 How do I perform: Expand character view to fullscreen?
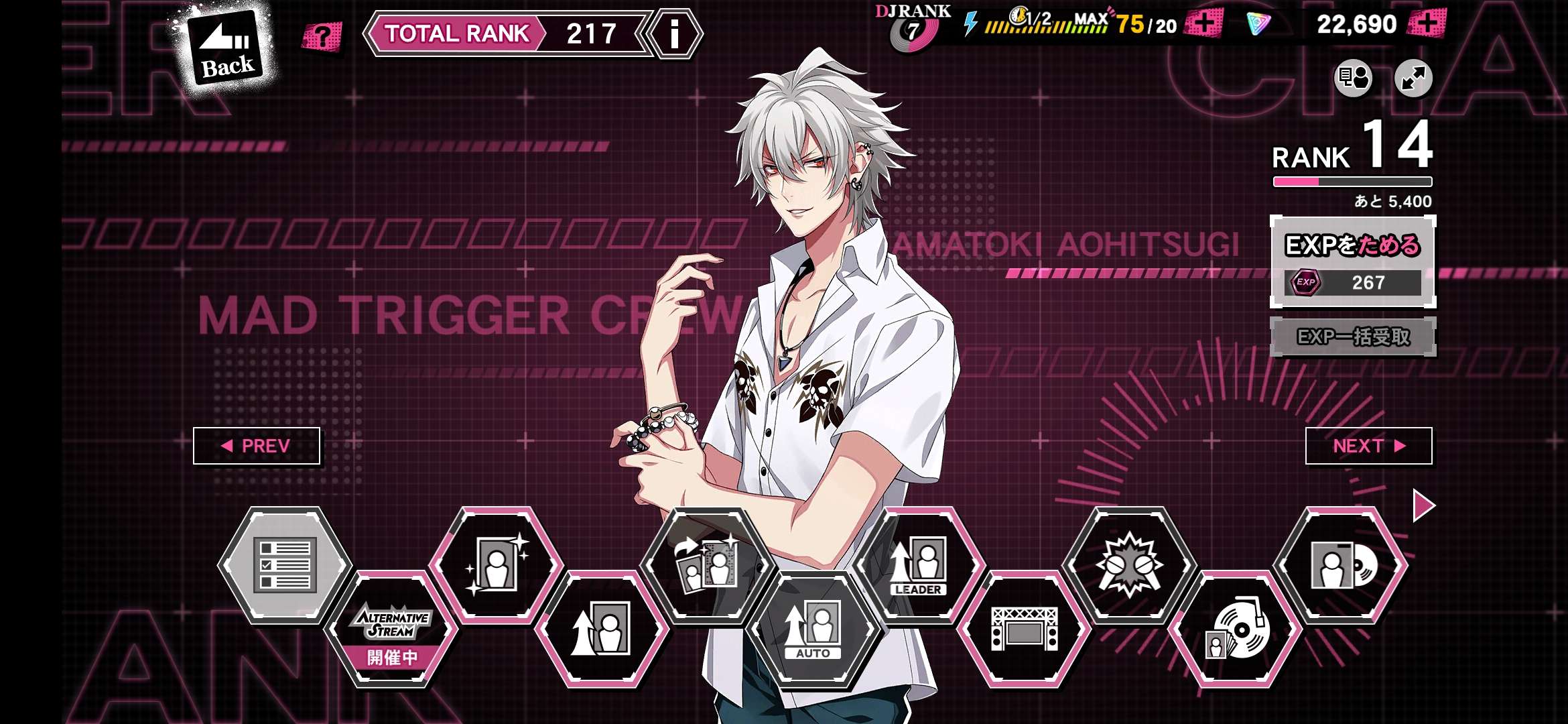[x=1413, y=78]
